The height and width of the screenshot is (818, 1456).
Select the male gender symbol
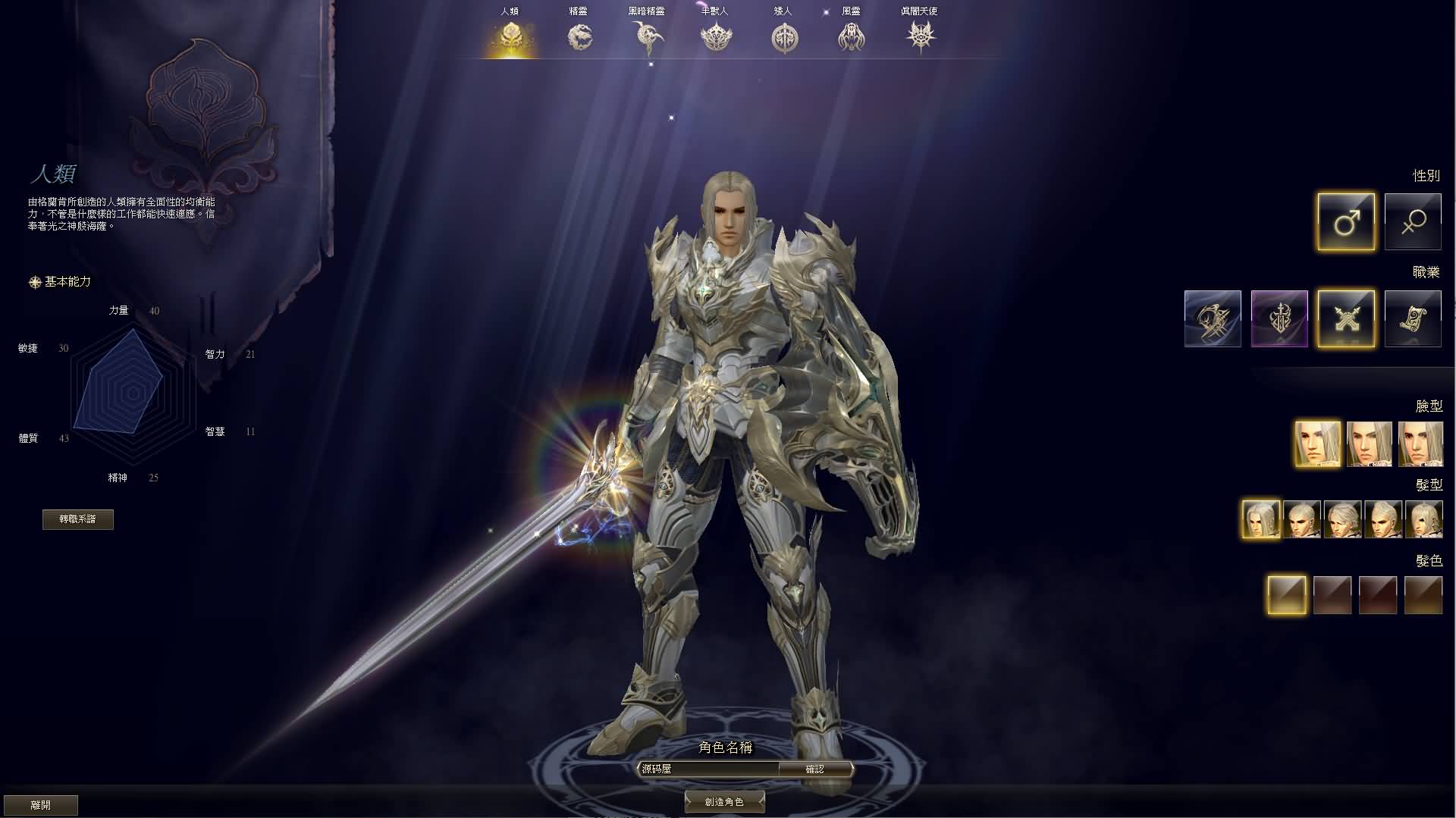1346,221
